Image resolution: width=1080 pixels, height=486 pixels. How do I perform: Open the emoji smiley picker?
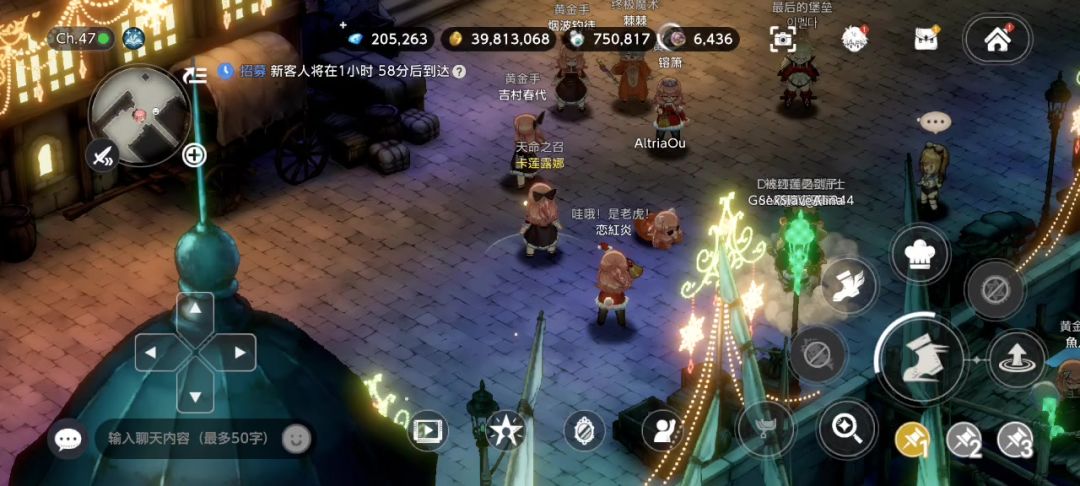click(x=295, y=438)
